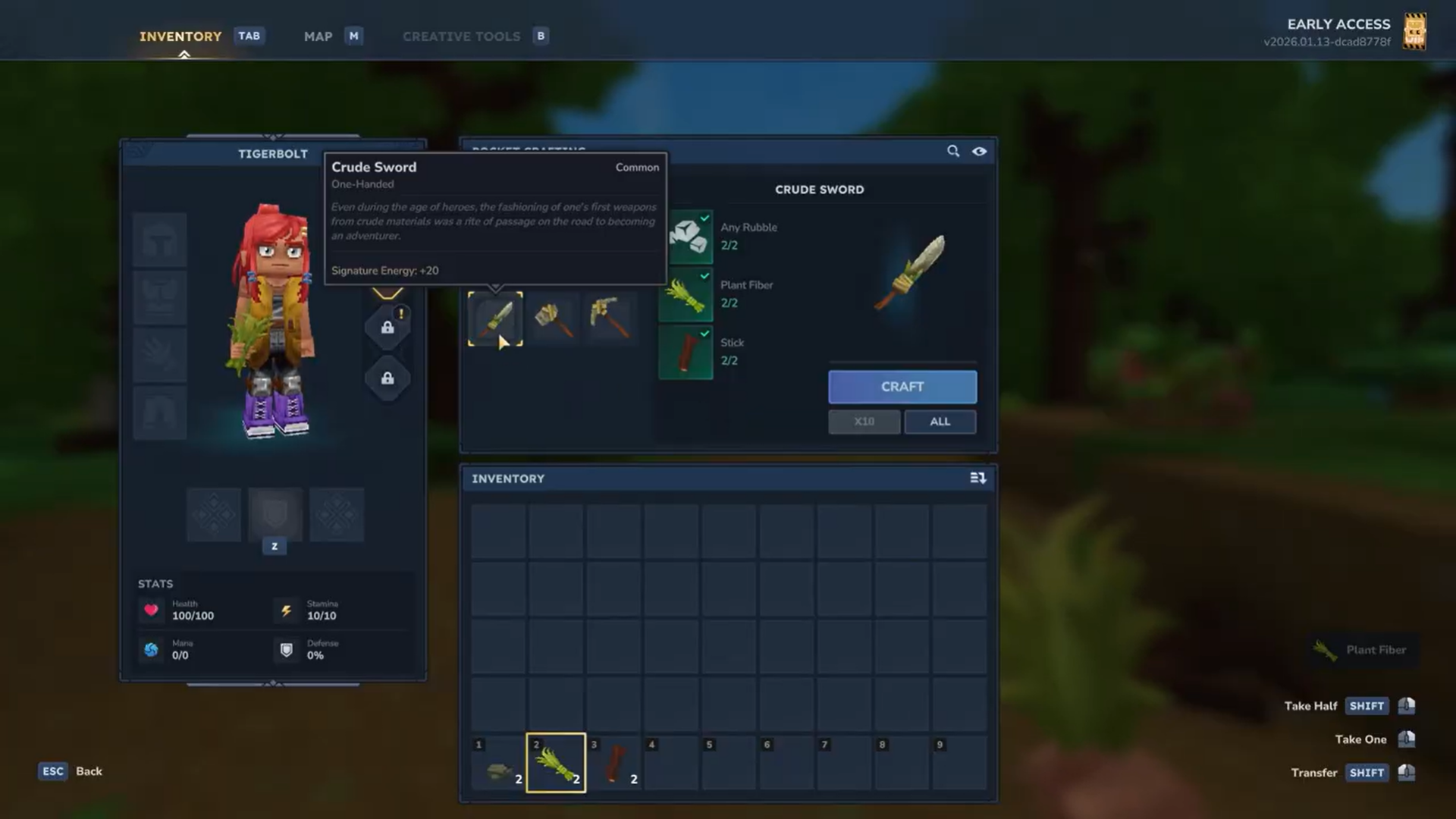Select the Crude Sword recipe icon
1456x819 pixels.
pyautogui.click(x=495, y=318)
